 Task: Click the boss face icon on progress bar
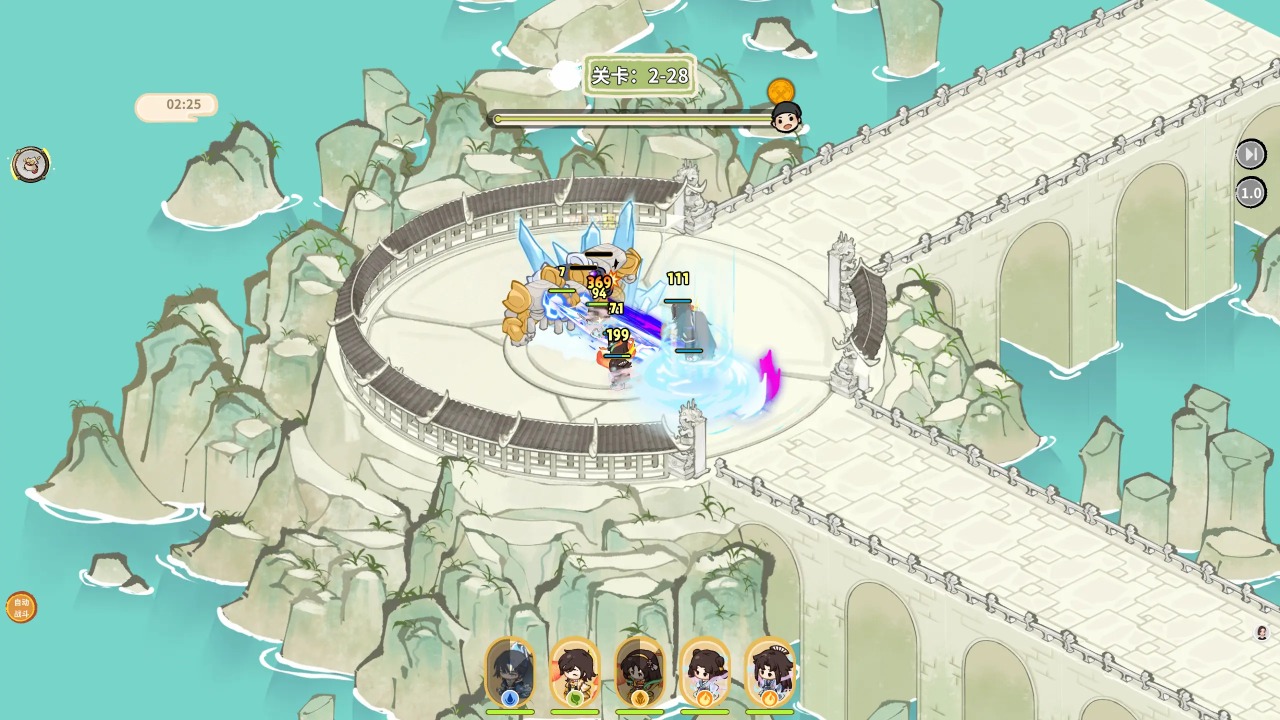pos(787,118)
